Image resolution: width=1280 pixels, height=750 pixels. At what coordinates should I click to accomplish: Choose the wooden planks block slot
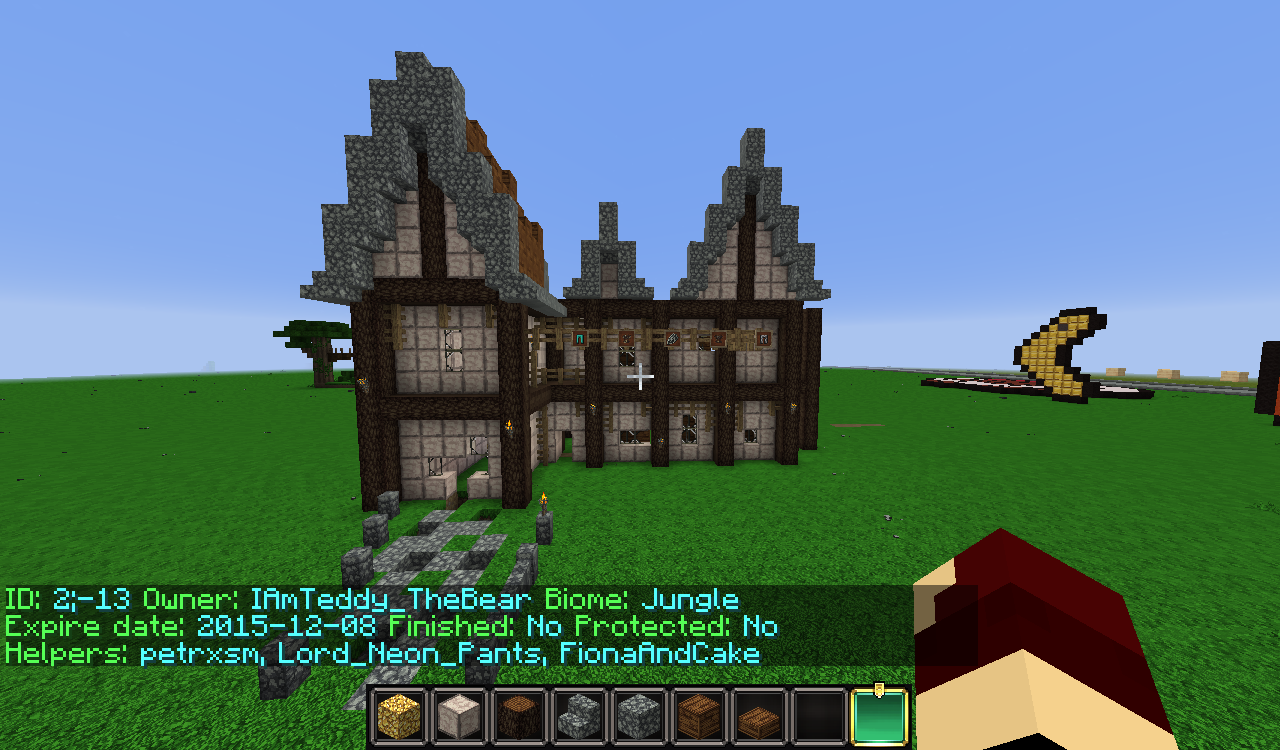click(699, 716)
